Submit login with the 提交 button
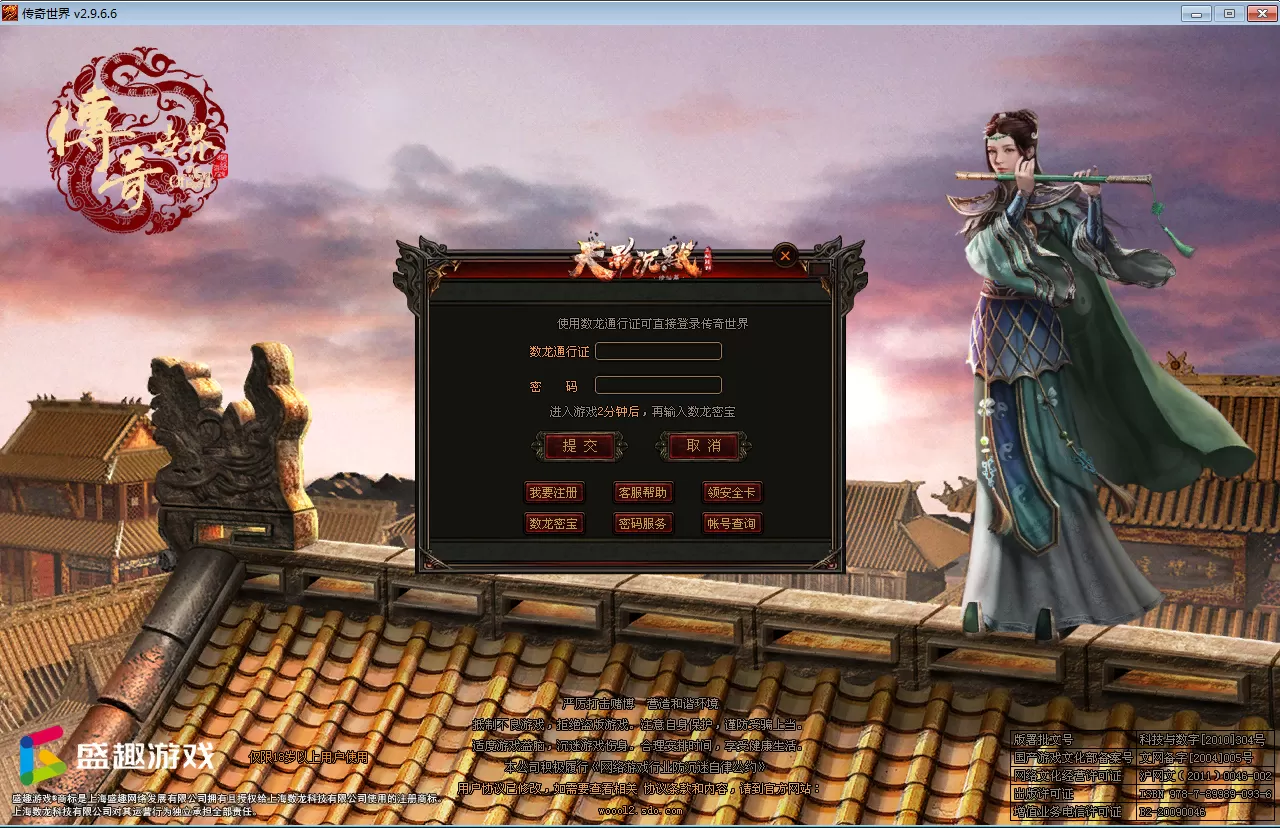 tap(580, 446)
